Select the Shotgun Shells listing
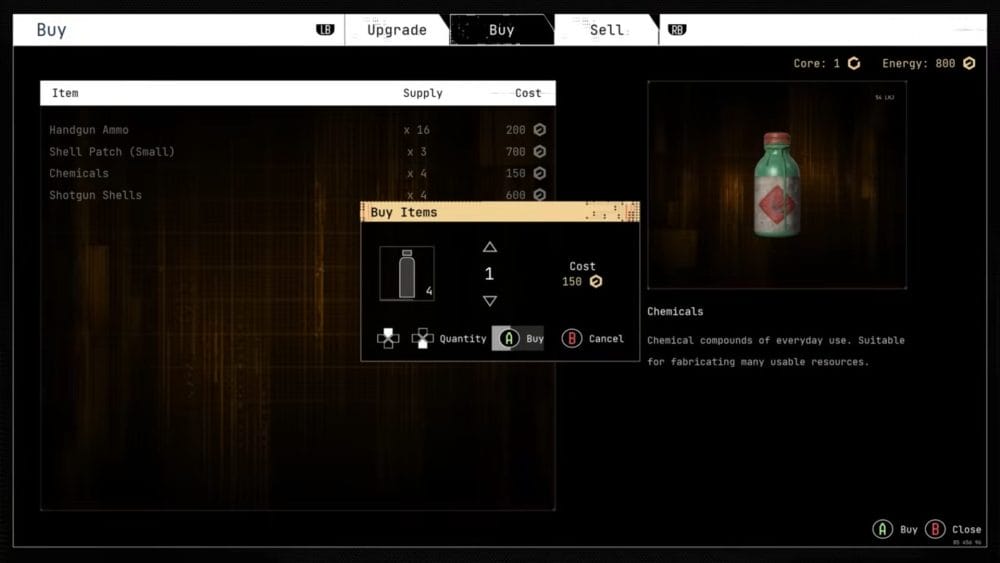Viewport: 1000px width, 563px height. point(96,195)
